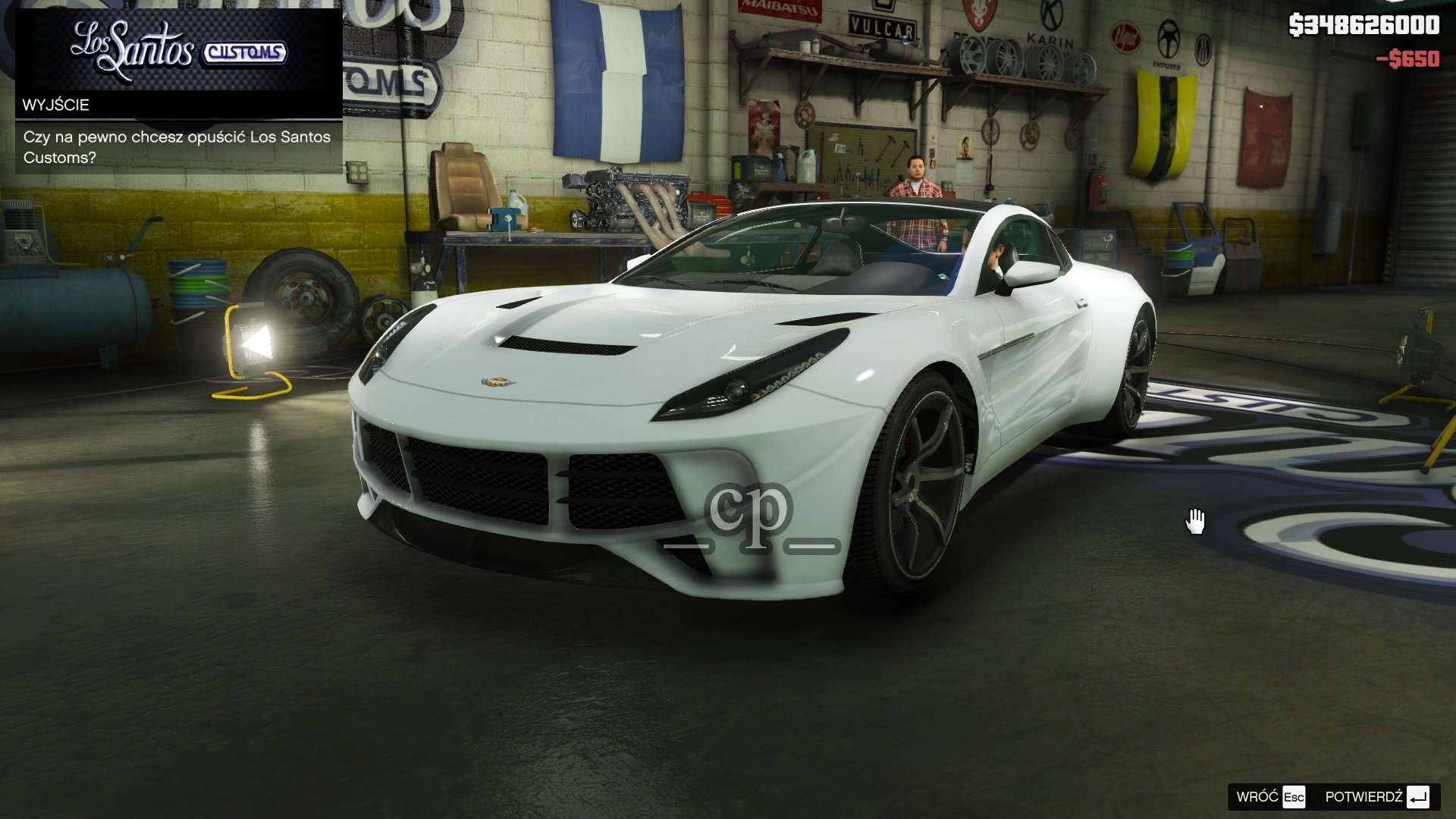
Task: Confirm exiting Los Santos Customs with POTWIERDŹ
Action: click(1365, 798)
